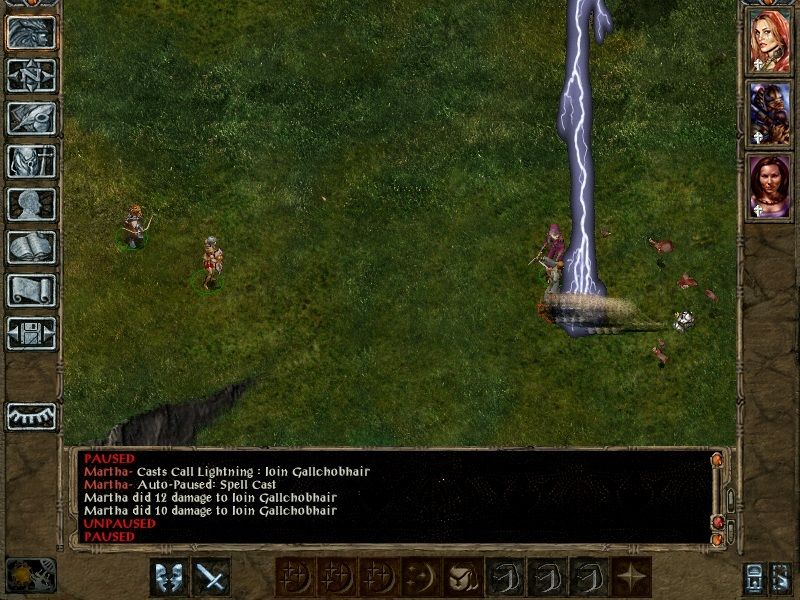Screen dimensions: 800x600
Task: Select the red-haired woman's portrait
Action: (x=769, y=41)
